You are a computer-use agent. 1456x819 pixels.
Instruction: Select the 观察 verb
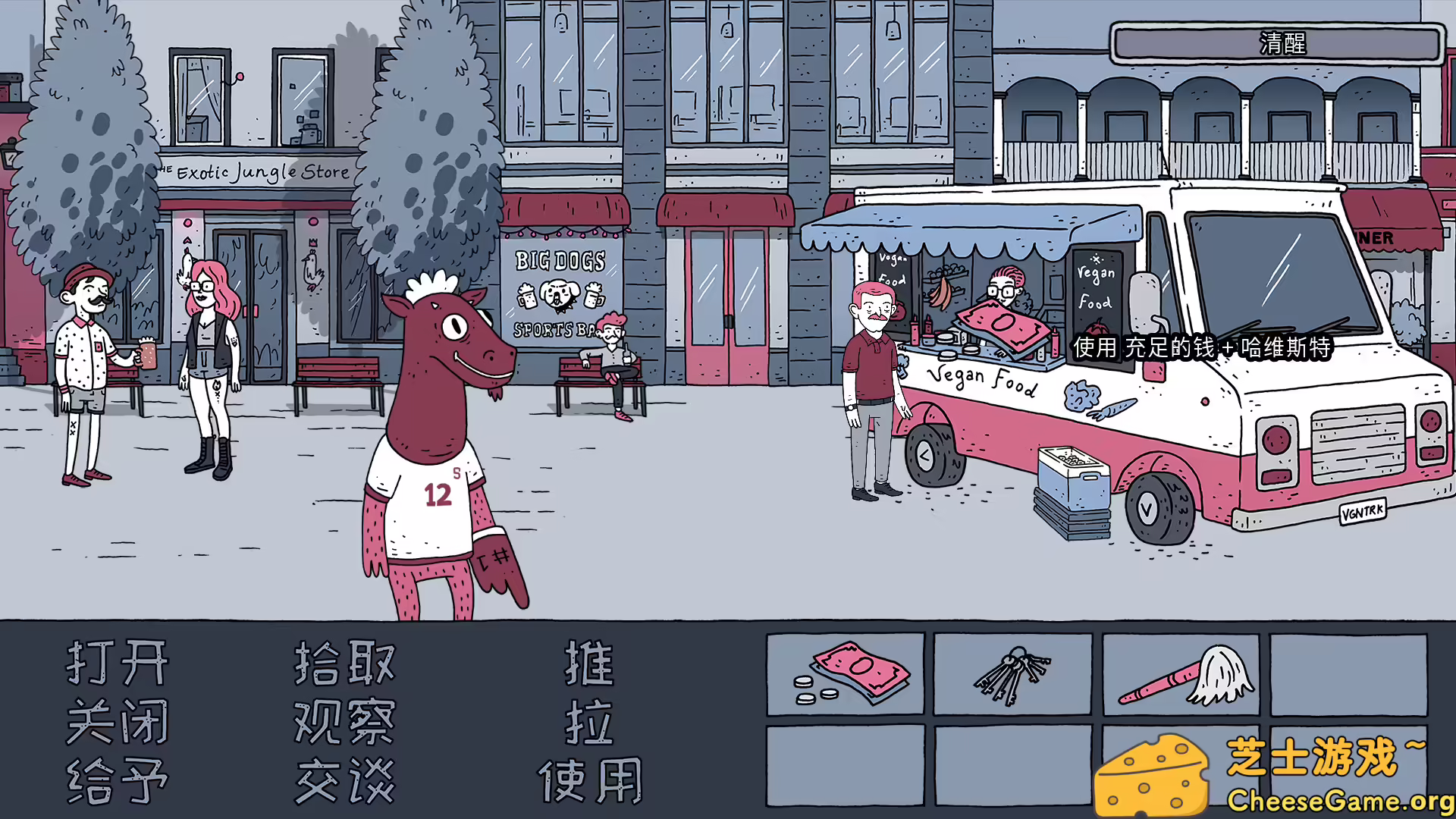(x=345, y=720)
